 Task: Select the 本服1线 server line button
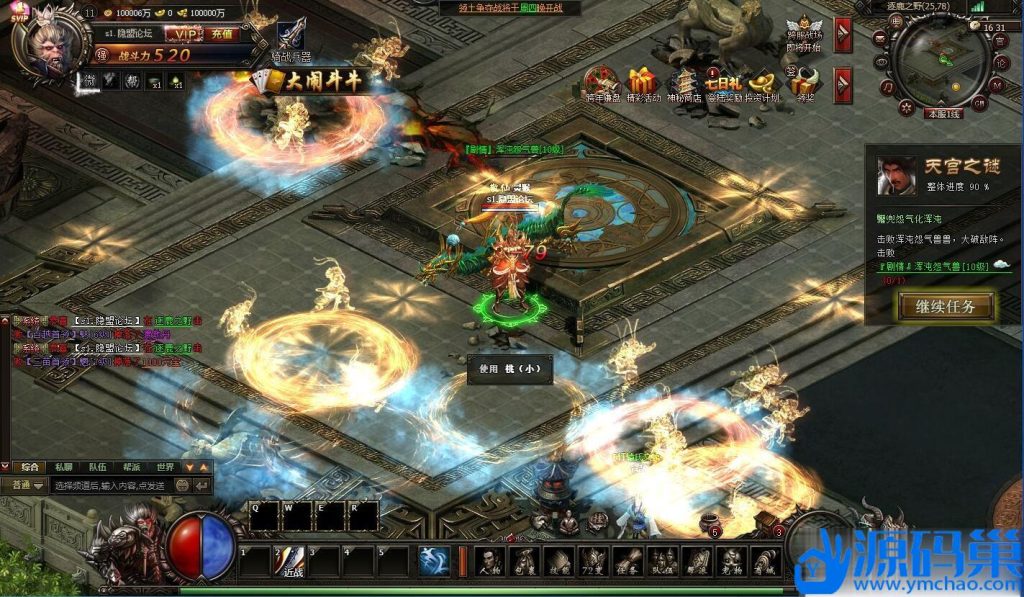coord(941,114)
